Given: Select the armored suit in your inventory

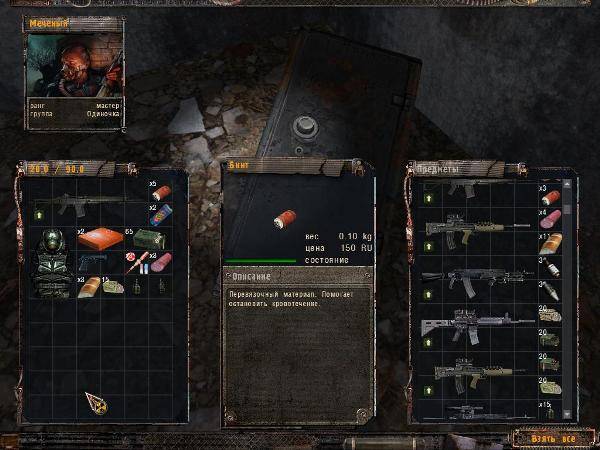Looking at the screenshot, I should point(53,261).
